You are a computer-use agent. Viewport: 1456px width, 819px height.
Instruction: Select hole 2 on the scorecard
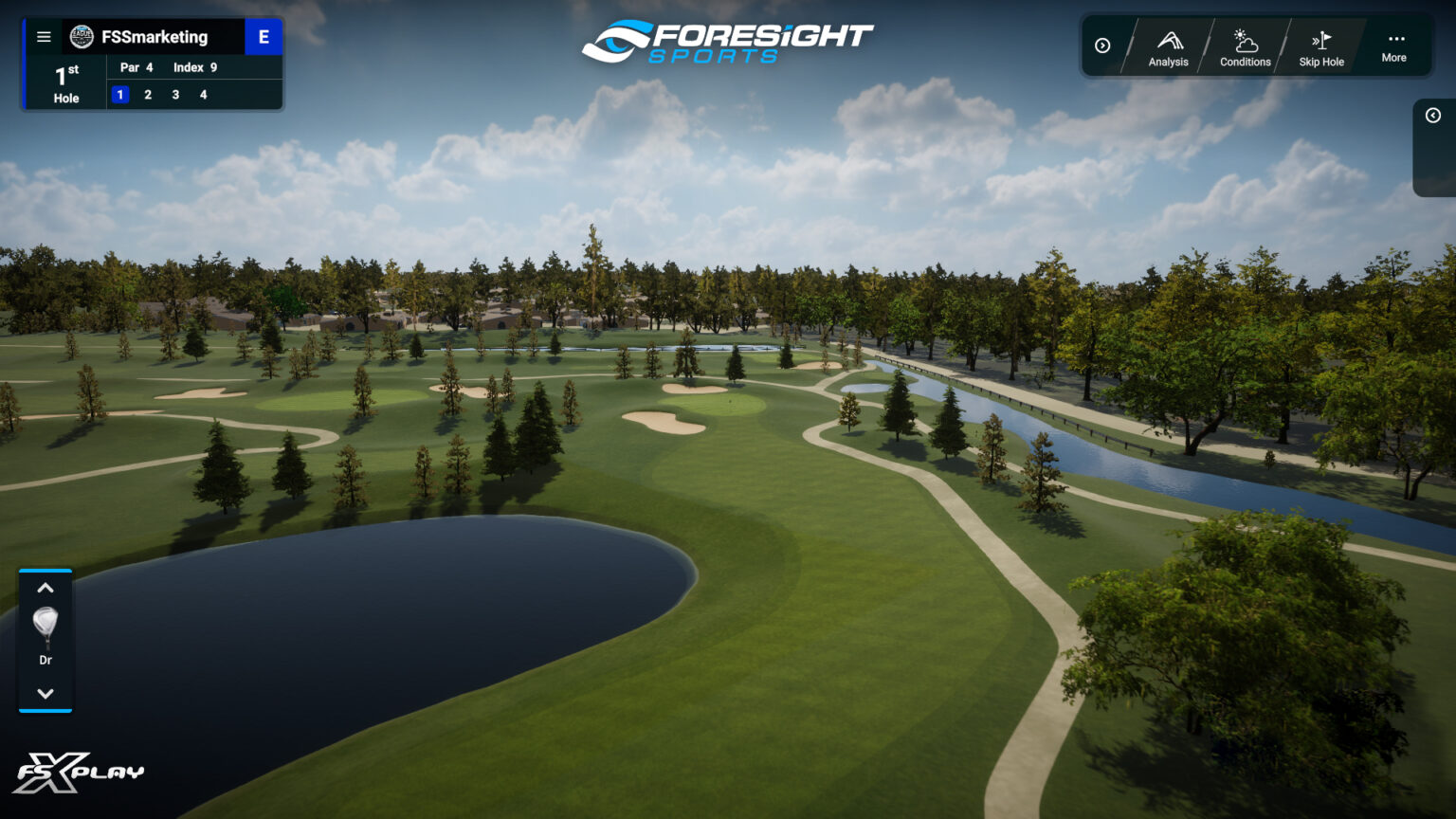[x=148, y=95]
